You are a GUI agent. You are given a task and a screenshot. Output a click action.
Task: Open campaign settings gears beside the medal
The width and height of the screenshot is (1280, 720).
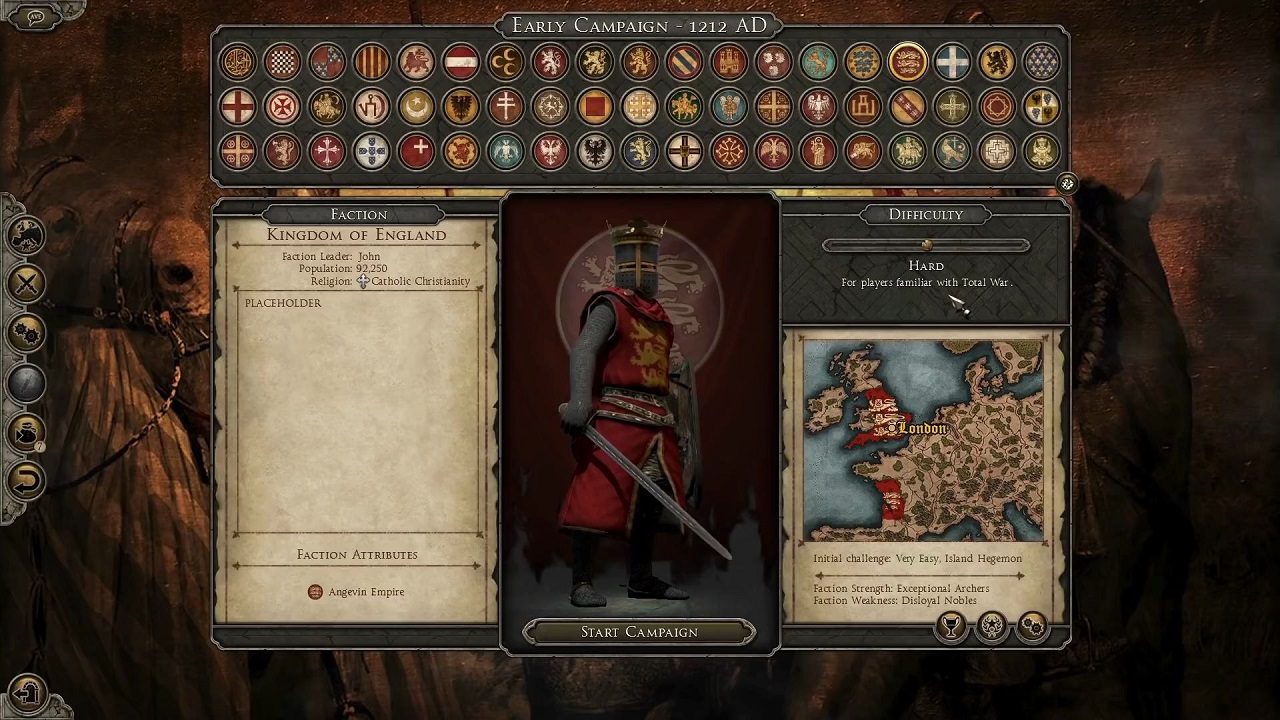pos(1033,626)
